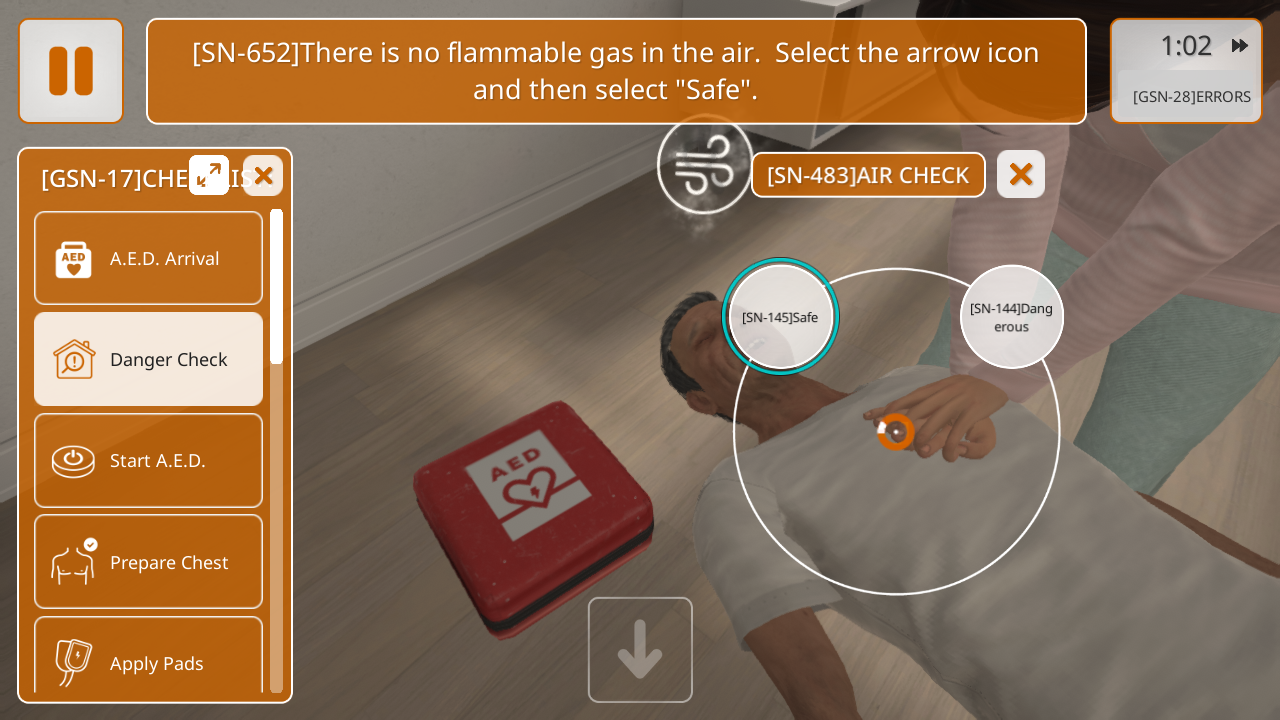Select the wind air check icon

704,166
